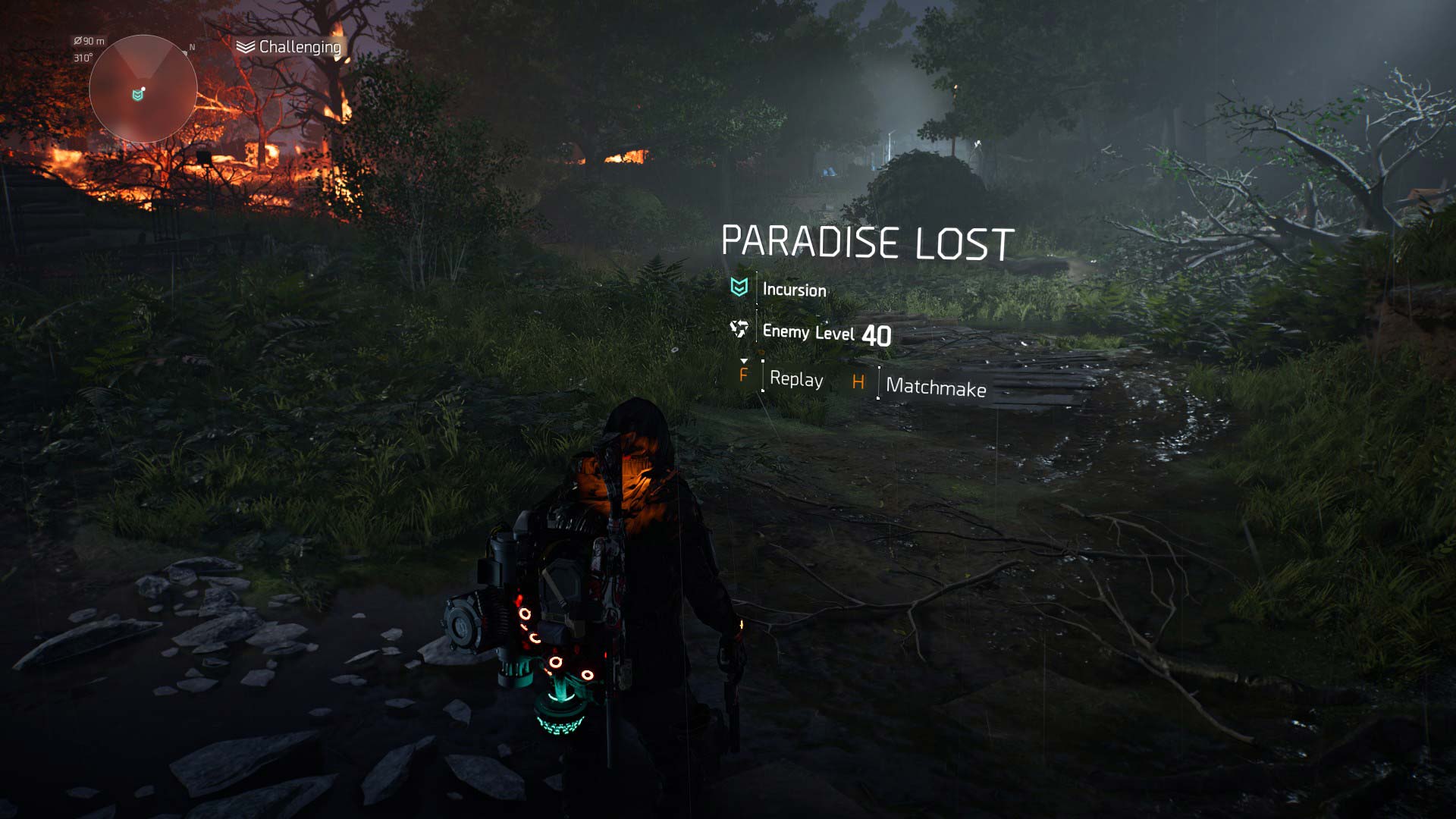Click the Challenging difficulty chevrons icon

pos(244,46)
